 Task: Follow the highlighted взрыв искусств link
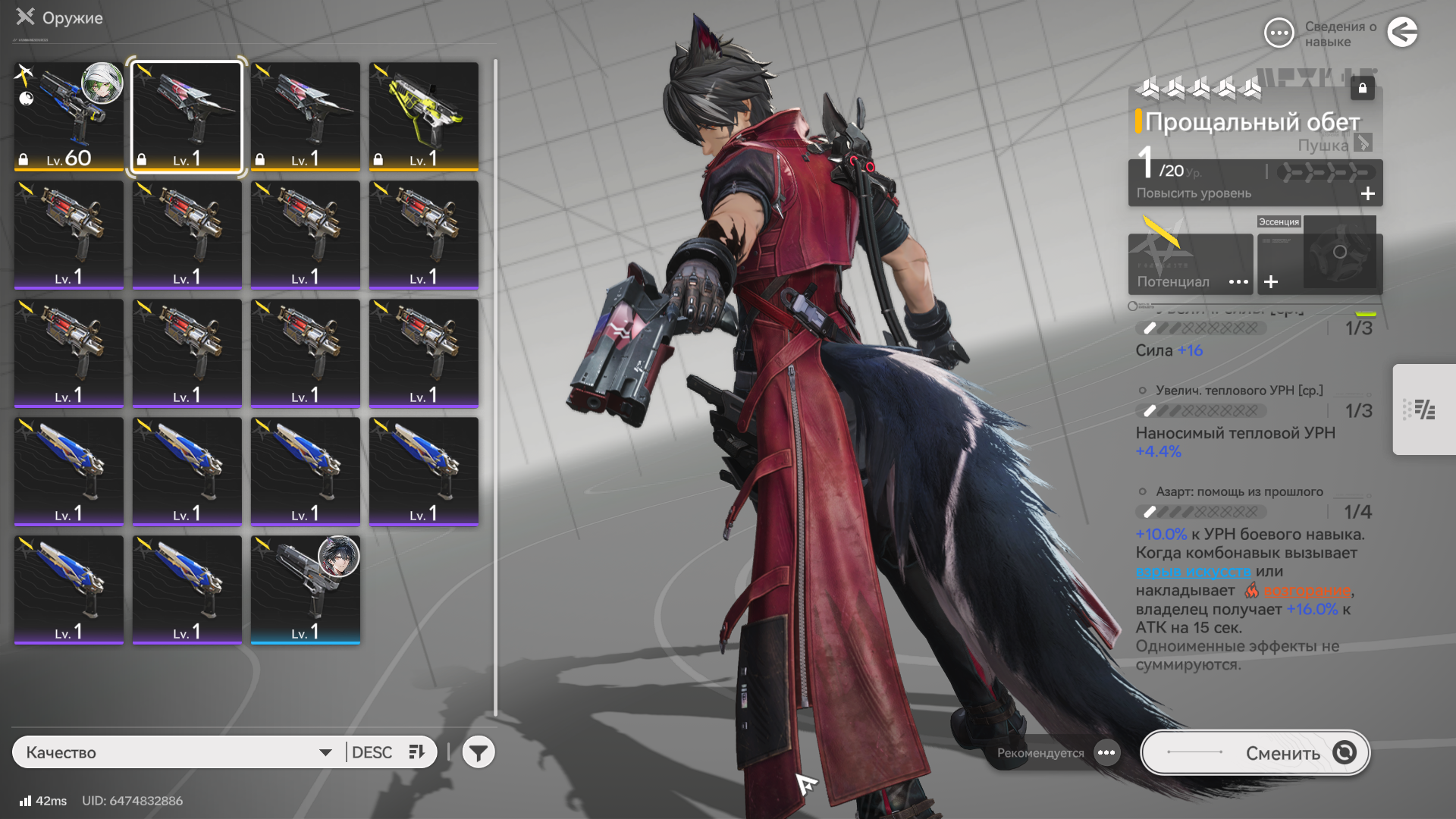click(x=1193, y=572)
